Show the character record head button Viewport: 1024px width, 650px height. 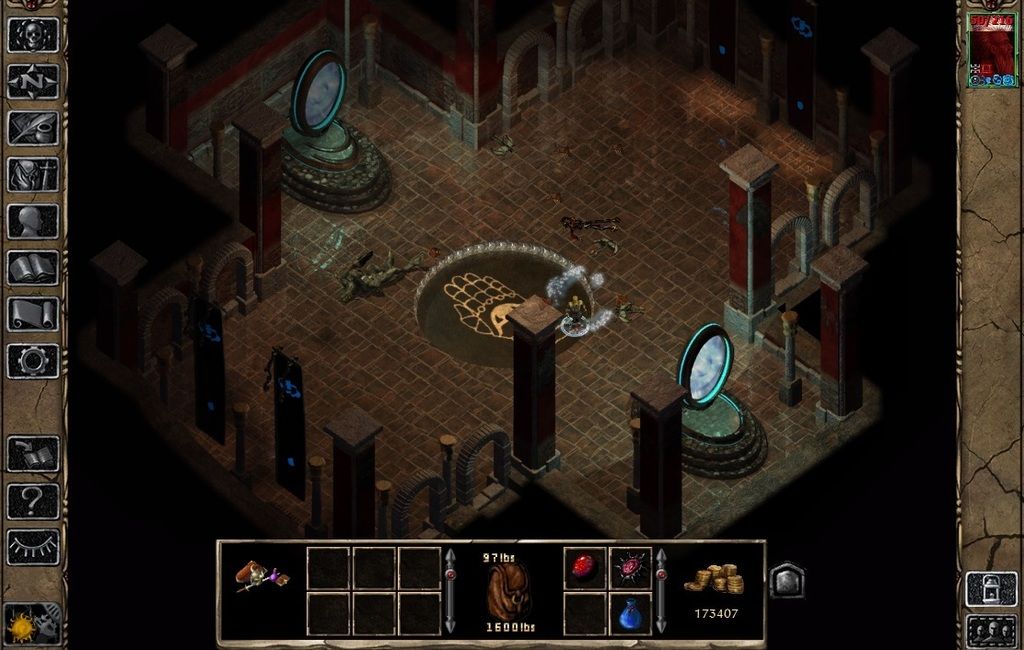click(33, 221)
